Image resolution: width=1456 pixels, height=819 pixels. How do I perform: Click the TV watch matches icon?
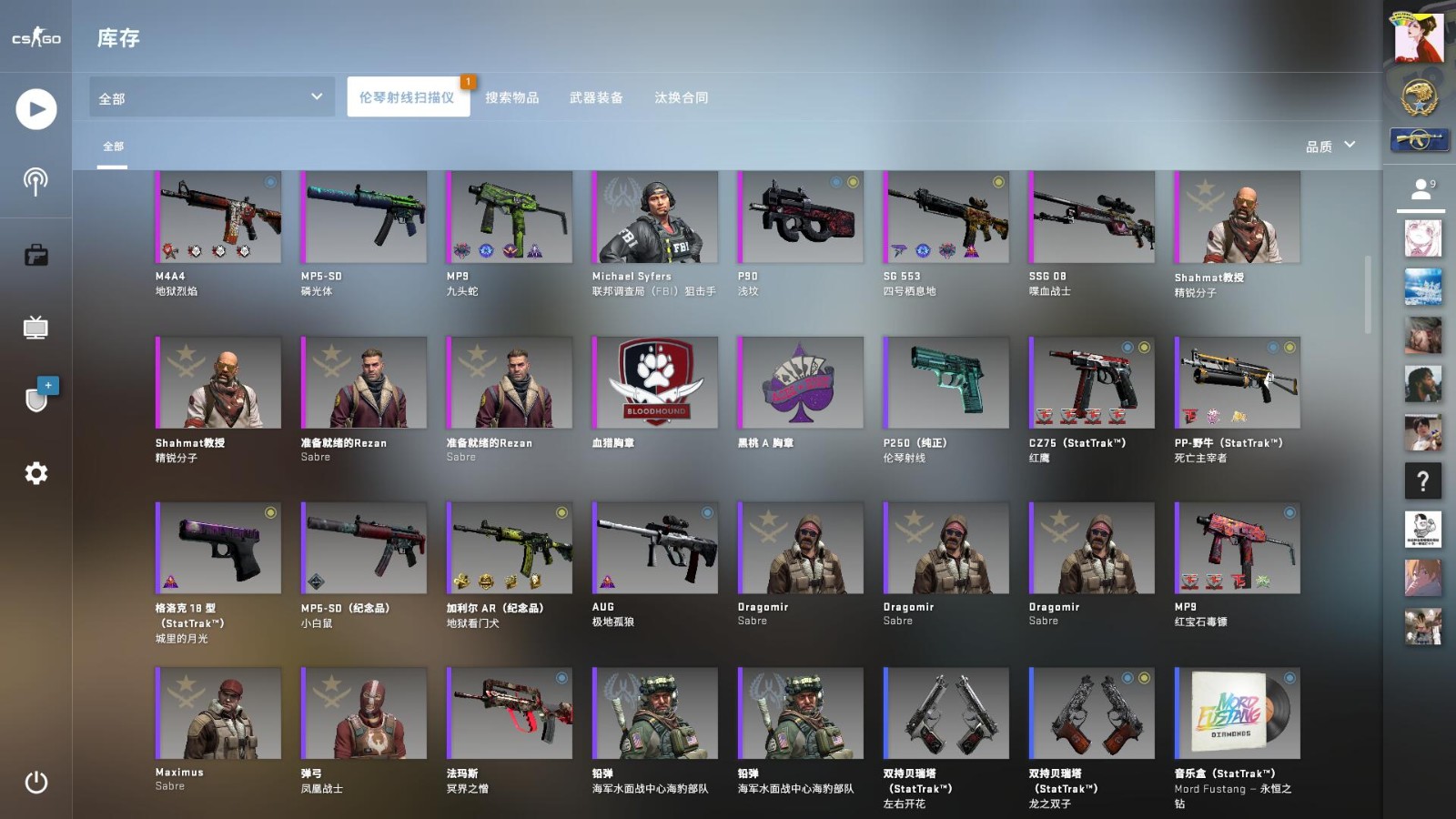click(x=35, y=327)
